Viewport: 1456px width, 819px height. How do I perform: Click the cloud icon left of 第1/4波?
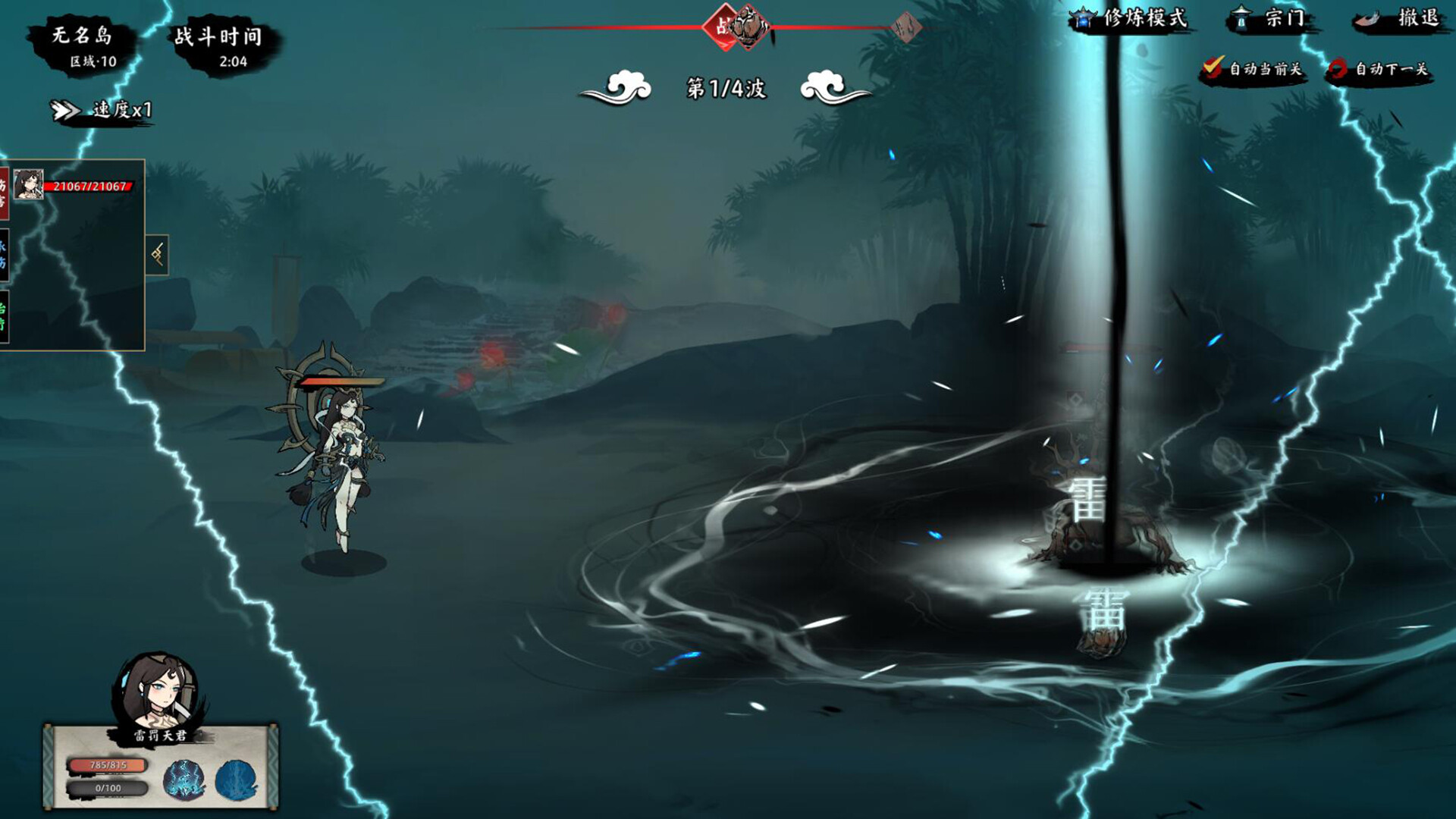[617, 86]
